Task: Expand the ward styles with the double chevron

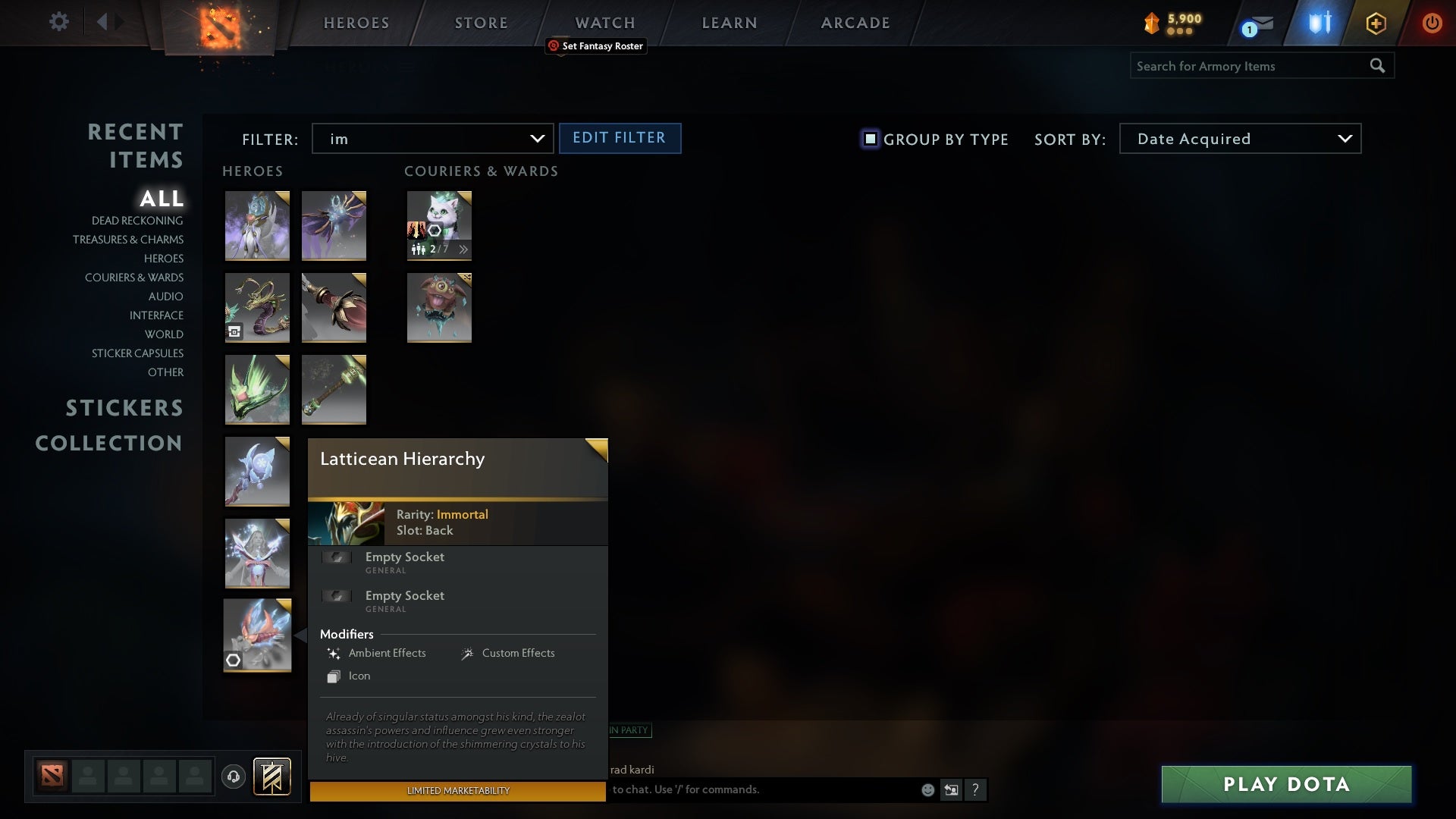Action: [463, 249]
